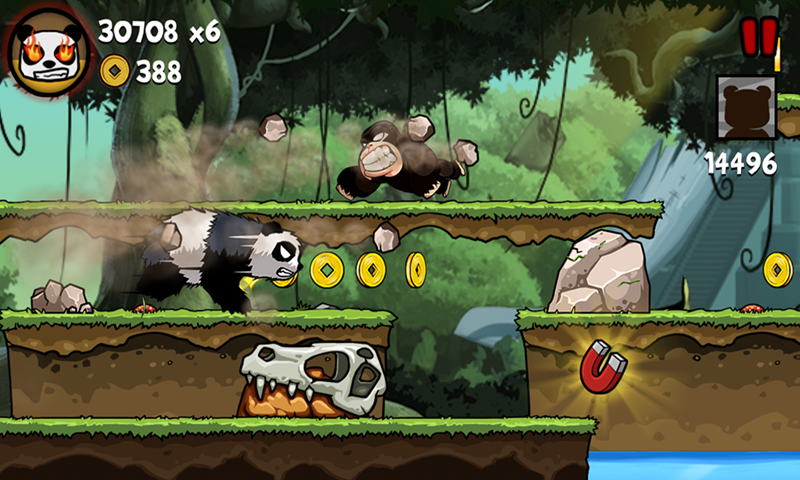Screen dimensions: 800x480
Task: Tap the angry panda avatar icon
Action: (47, 50)
